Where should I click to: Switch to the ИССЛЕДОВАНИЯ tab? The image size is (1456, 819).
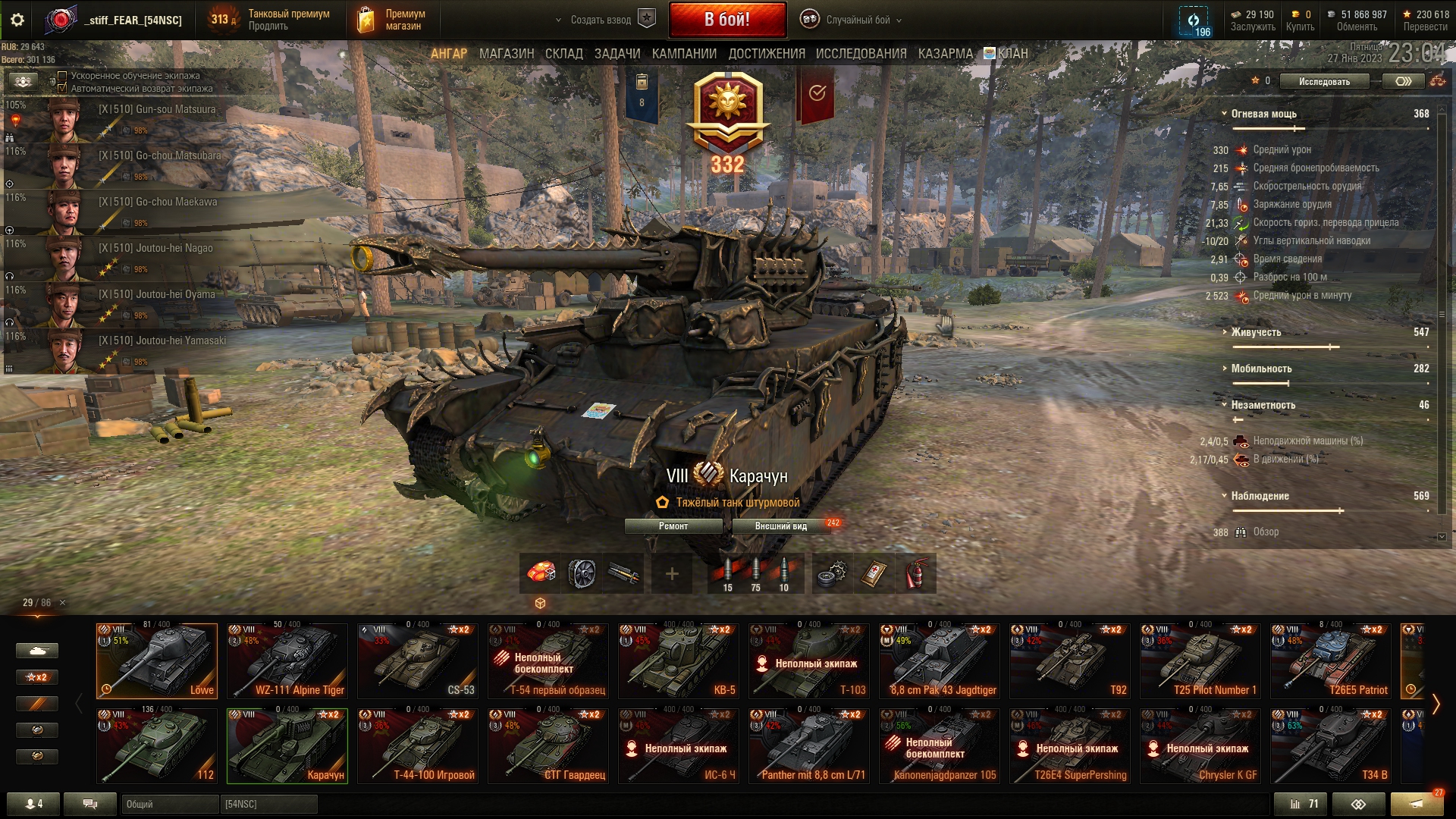[861, 54]
